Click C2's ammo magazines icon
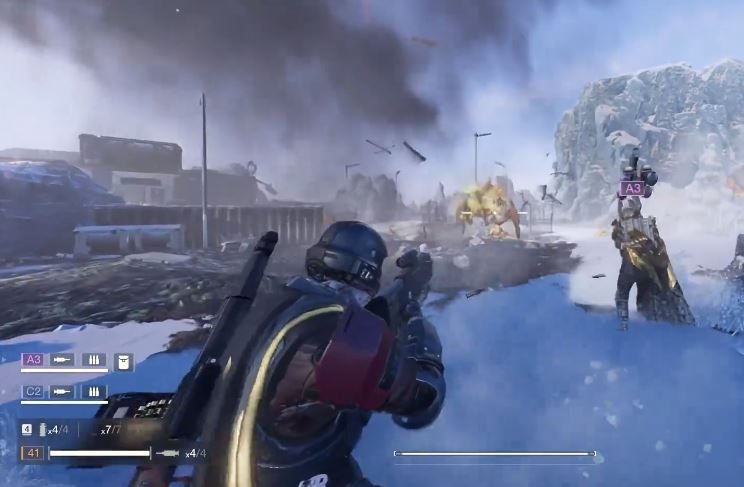 (94, 391)
